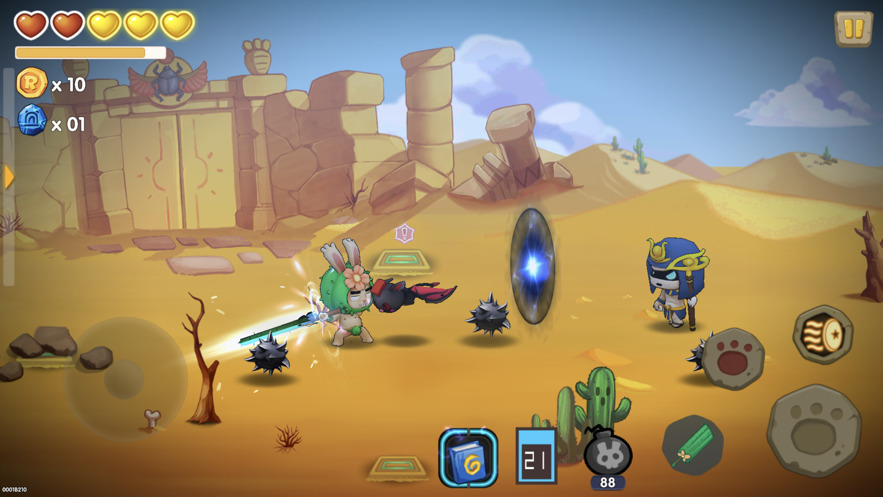The height and width of the screenshot is (497, 883).
Task: Select the blue card showing 21
Action: (536, 456)
